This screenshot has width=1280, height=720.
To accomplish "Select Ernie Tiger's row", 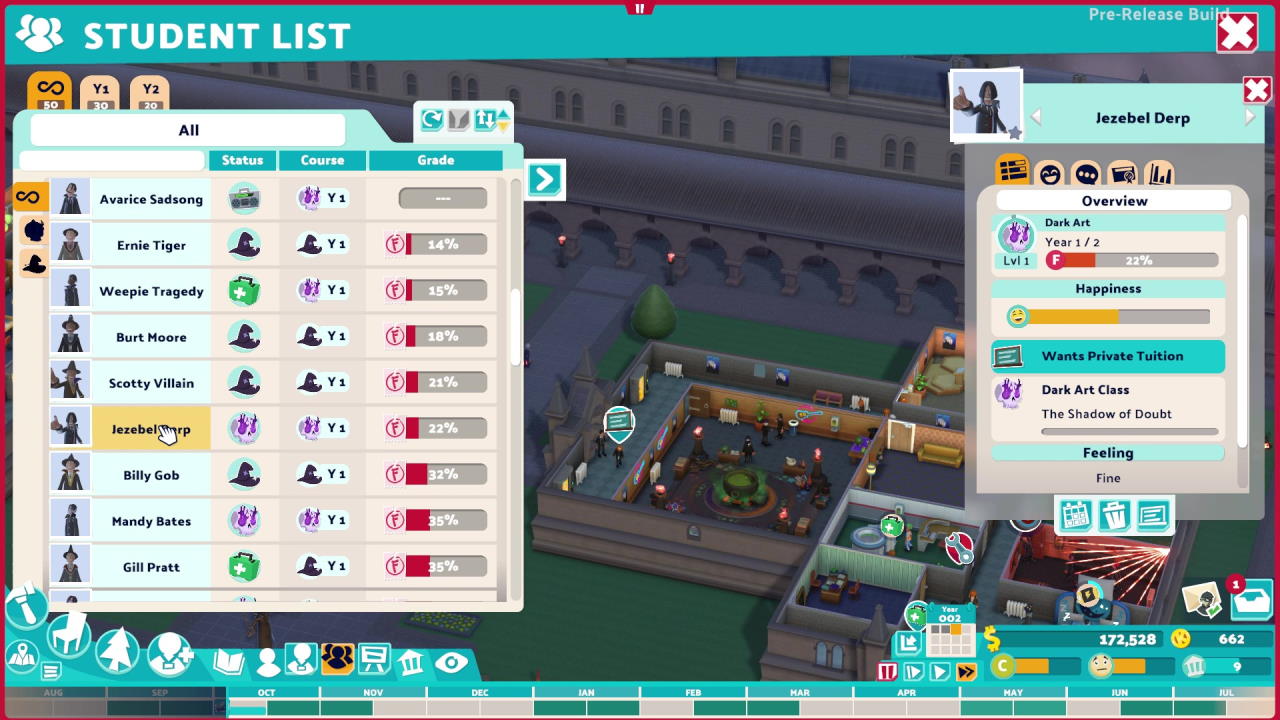I will coord(151,245).
